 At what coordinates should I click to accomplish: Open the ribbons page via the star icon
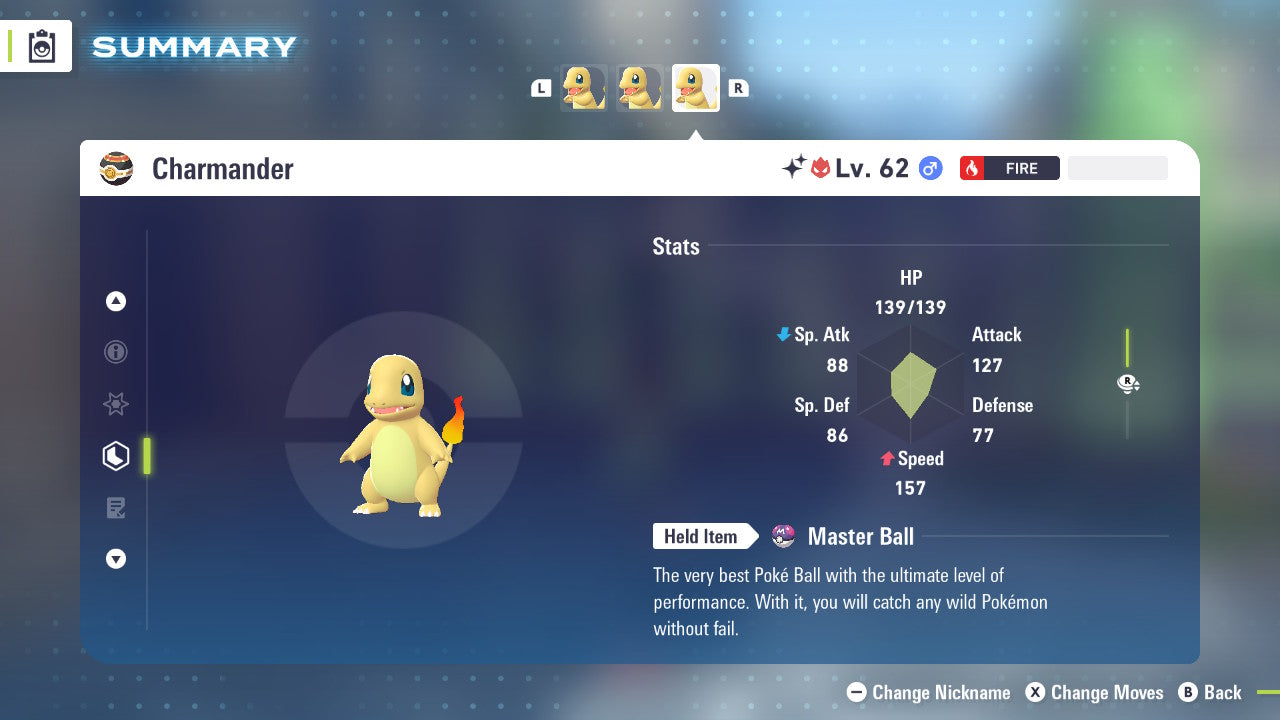click(x=116, y=404)
